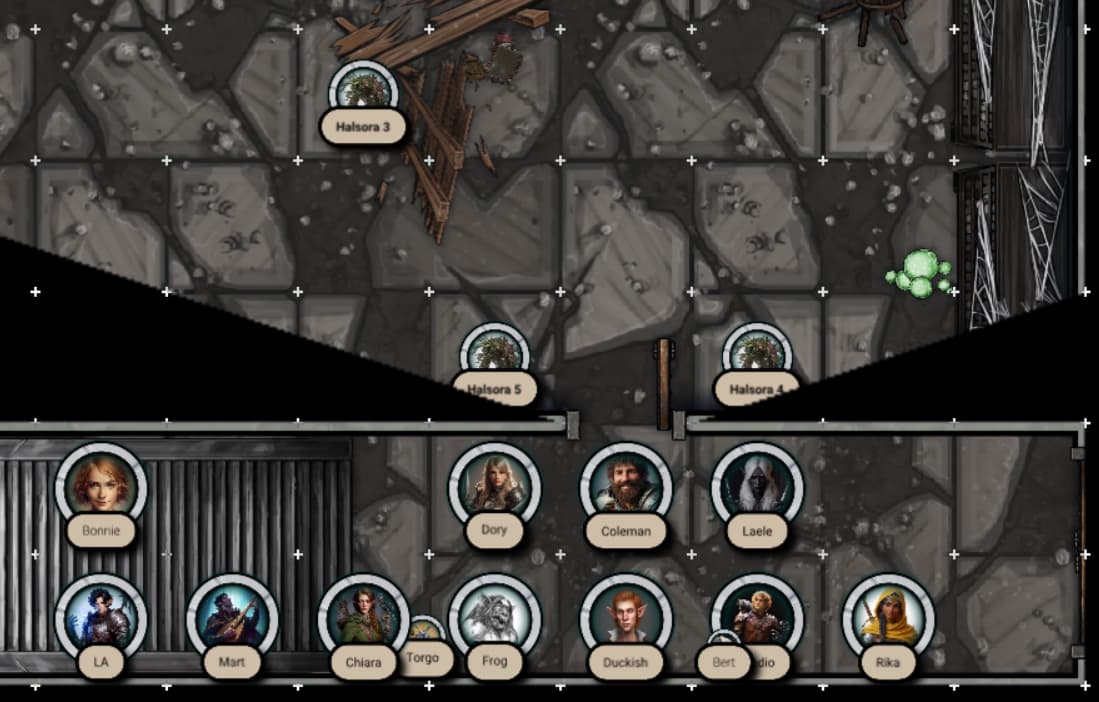Pick the LA character token

101,617
